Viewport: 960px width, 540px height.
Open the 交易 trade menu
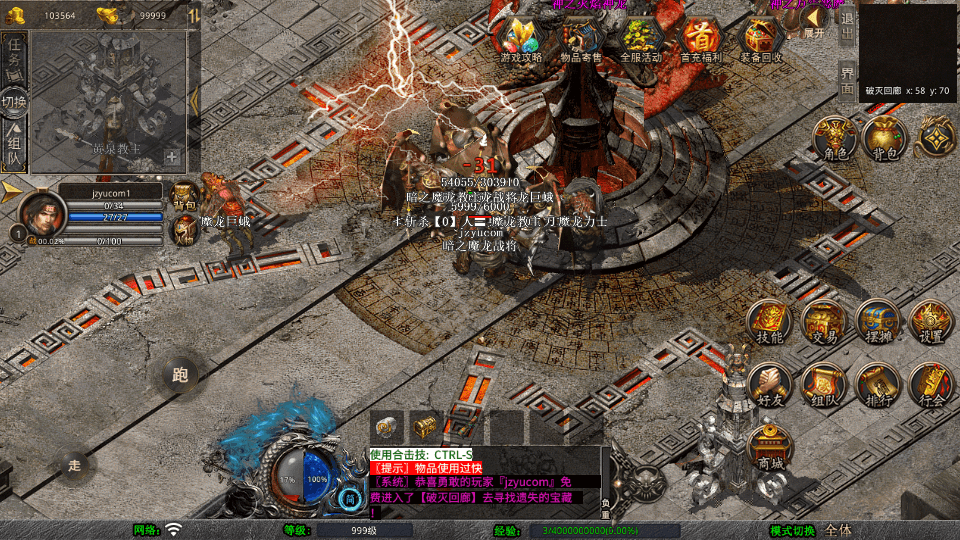click(x=823, y=320)
